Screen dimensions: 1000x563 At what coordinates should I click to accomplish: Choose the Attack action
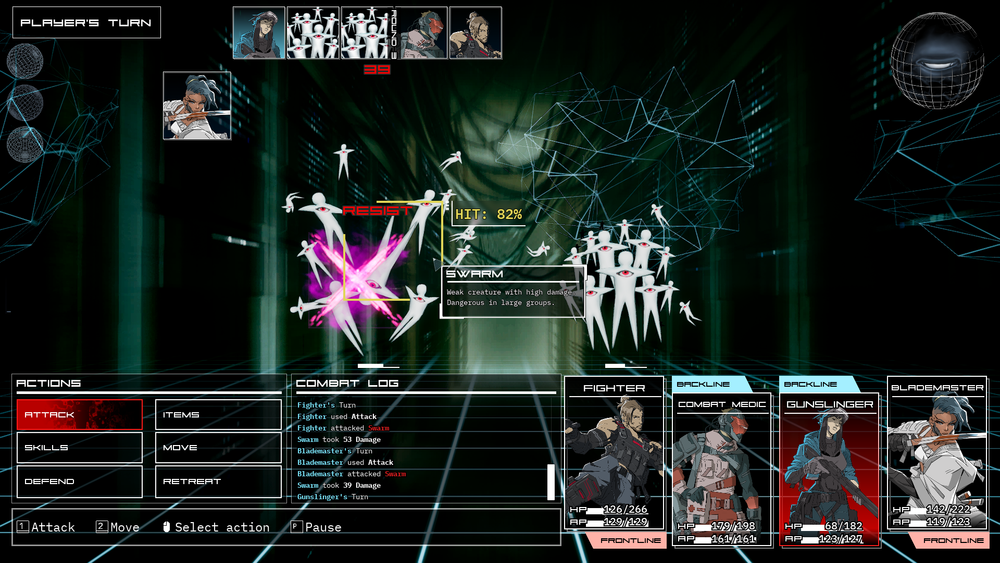79,415
